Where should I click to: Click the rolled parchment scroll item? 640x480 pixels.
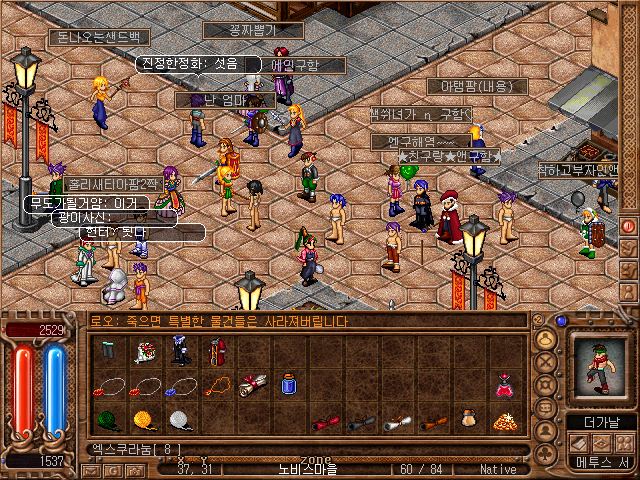tap(252, 385)
